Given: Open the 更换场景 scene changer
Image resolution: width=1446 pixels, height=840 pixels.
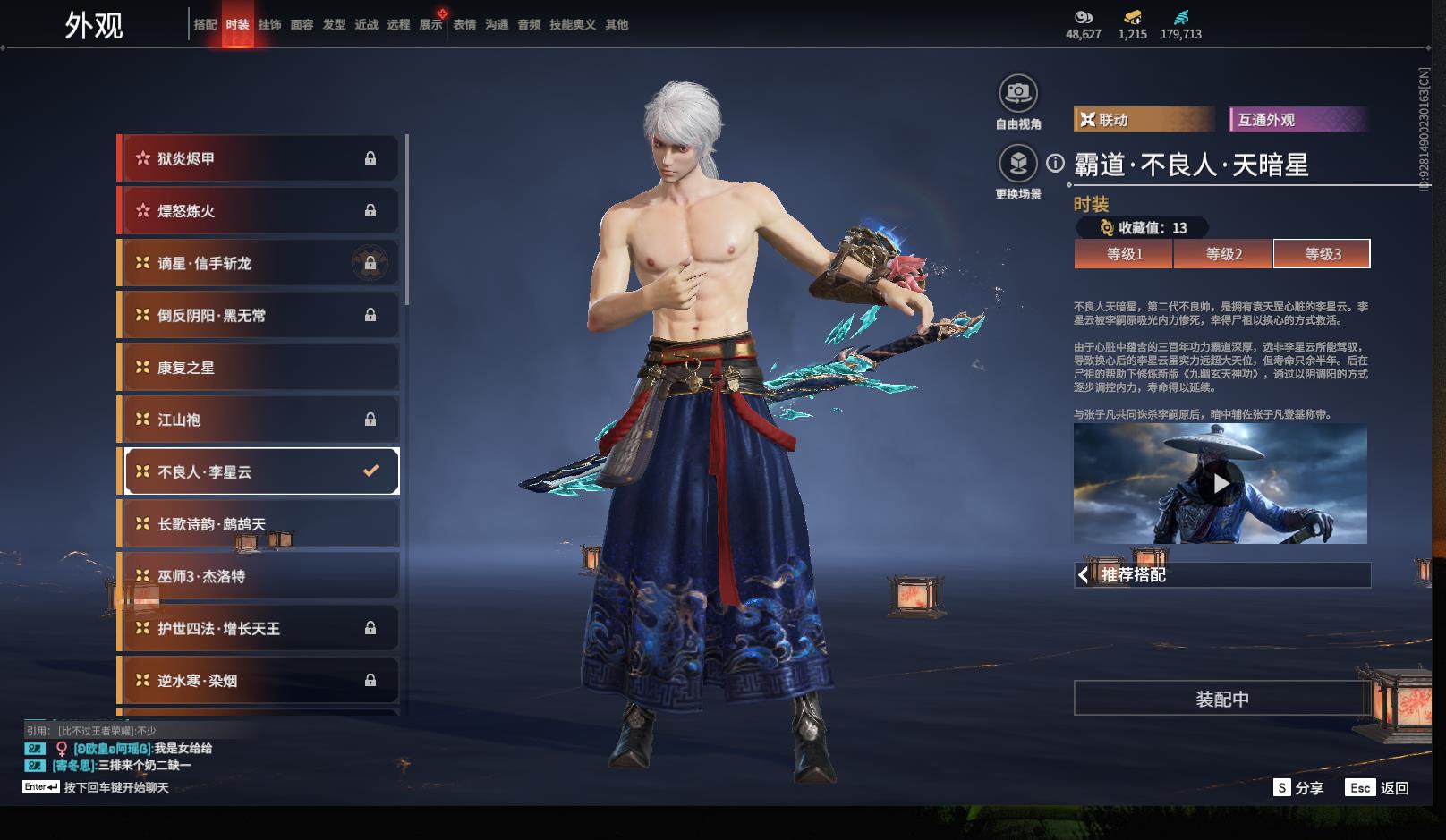Looking at the screenshot, I should pos(1017,164).
